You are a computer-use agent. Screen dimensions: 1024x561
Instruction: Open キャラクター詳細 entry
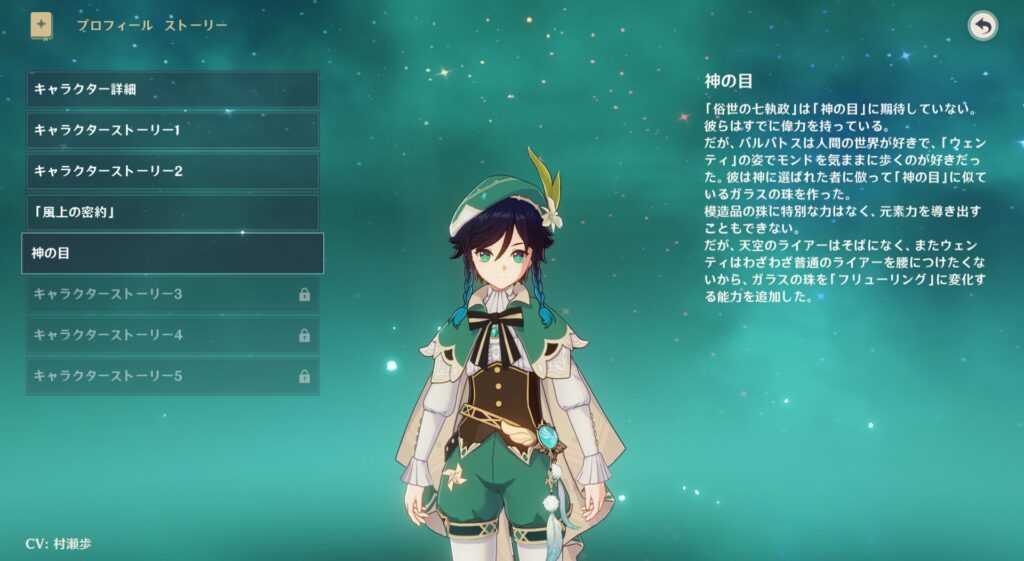(x=172, y=89)
